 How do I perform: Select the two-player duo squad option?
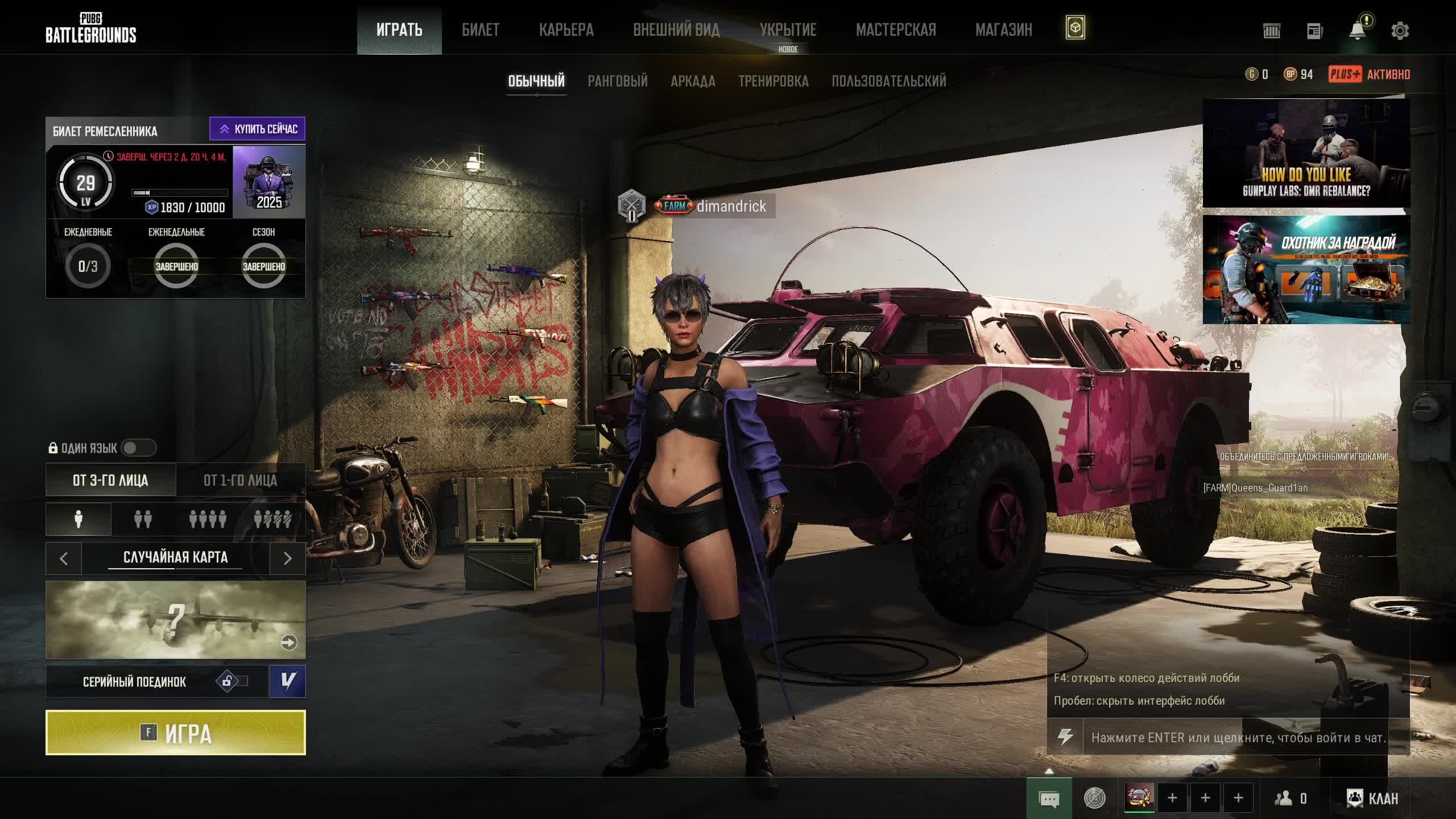pos(143,519)
